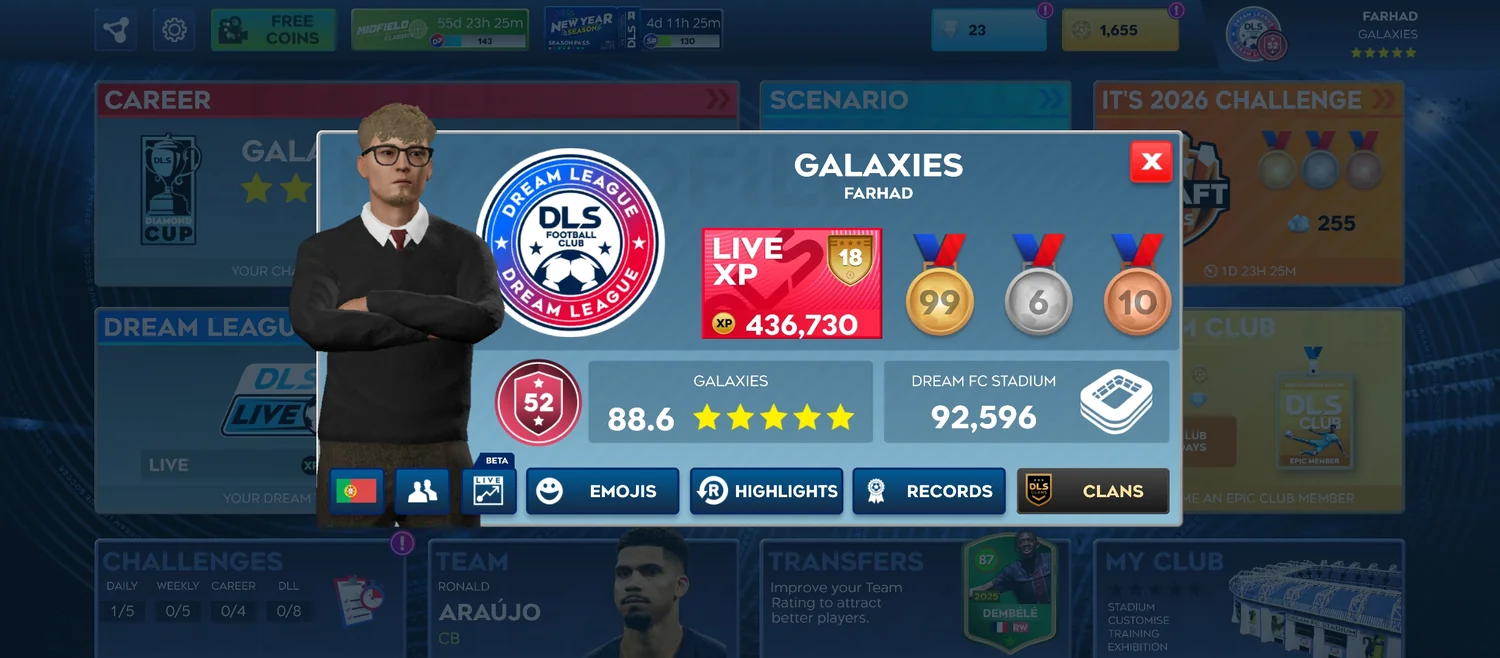Choose the Galaxies 88.6 team rating panel
The image size is (1500, 658).
point(730,402)
